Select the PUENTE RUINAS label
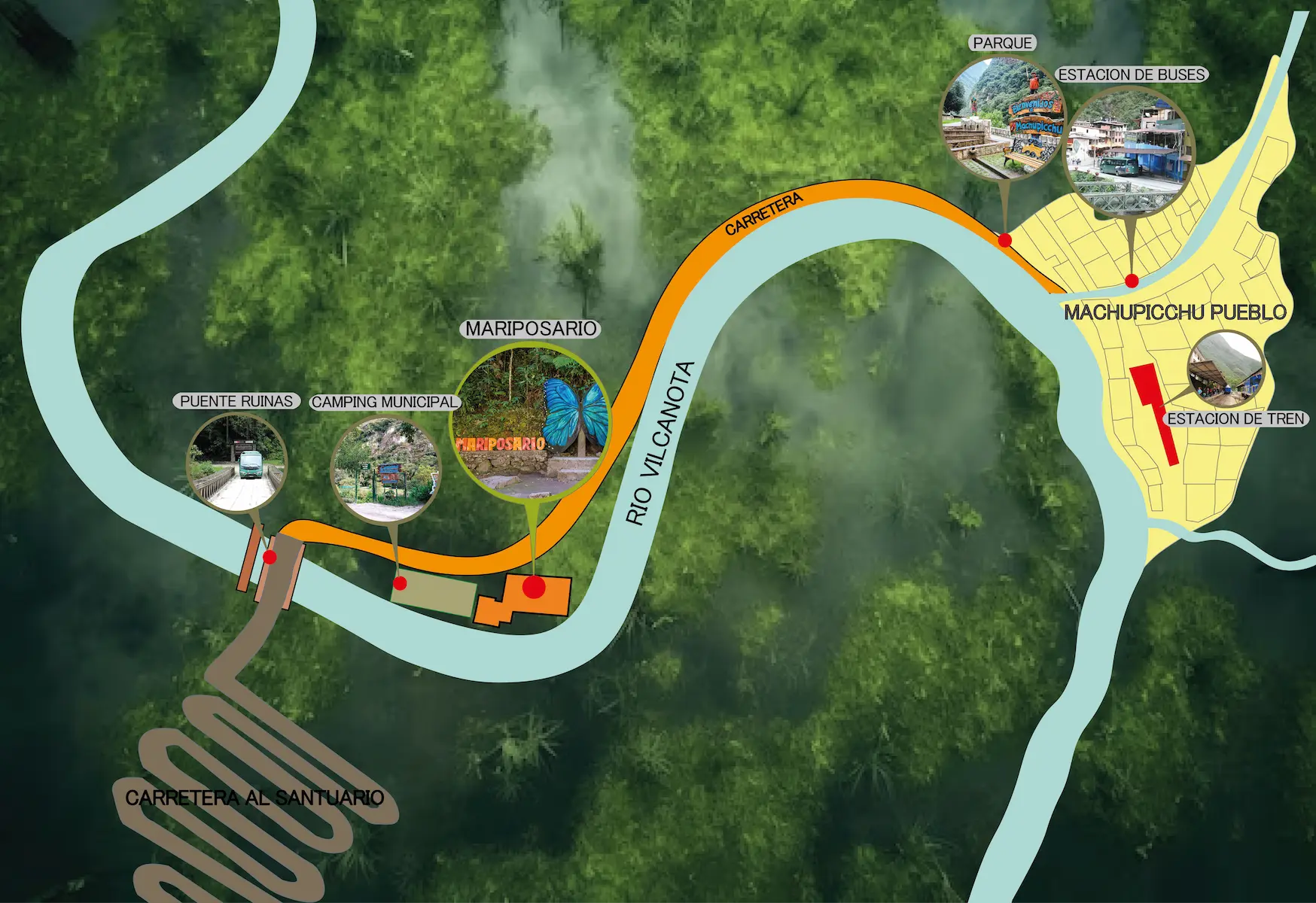The width and height of the screenshot is (1316, 903). [x=236, y=402]
